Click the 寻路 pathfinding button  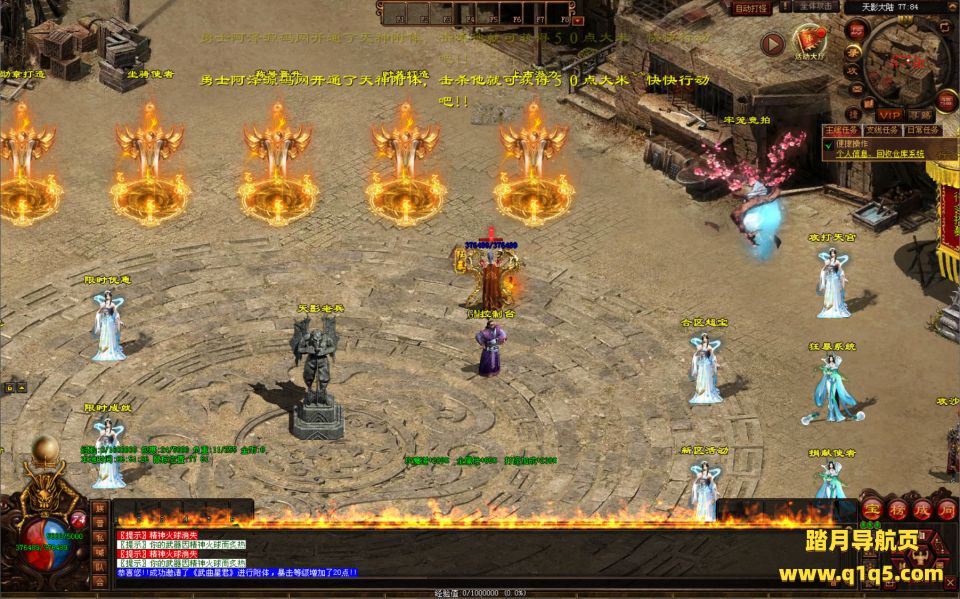(x=921, y=115)
